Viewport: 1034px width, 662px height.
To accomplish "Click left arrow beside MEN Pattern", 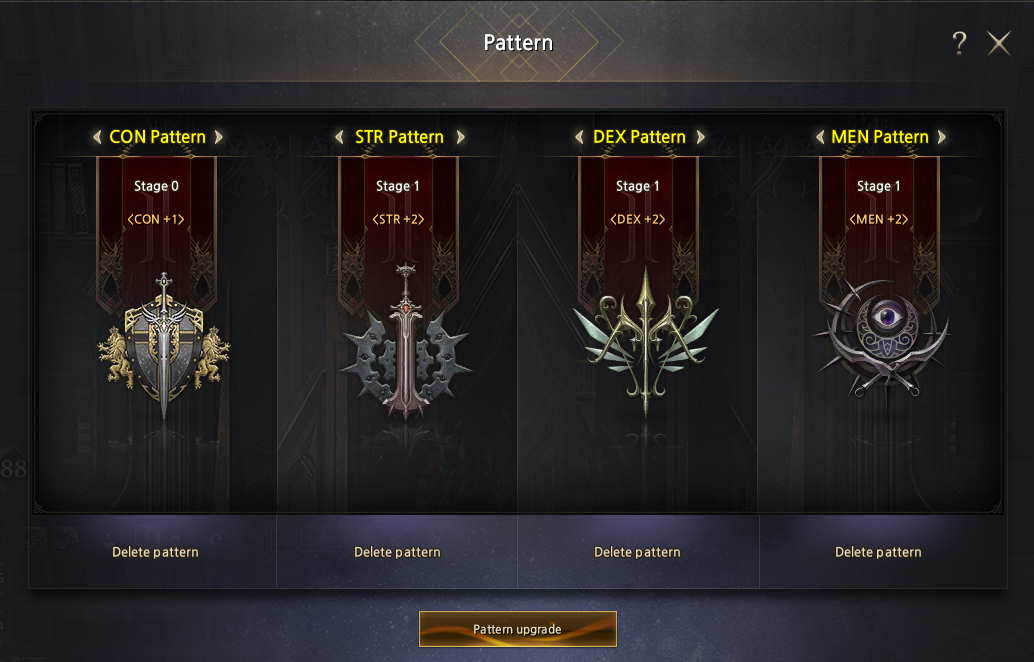I will click(x=820, y=137).
